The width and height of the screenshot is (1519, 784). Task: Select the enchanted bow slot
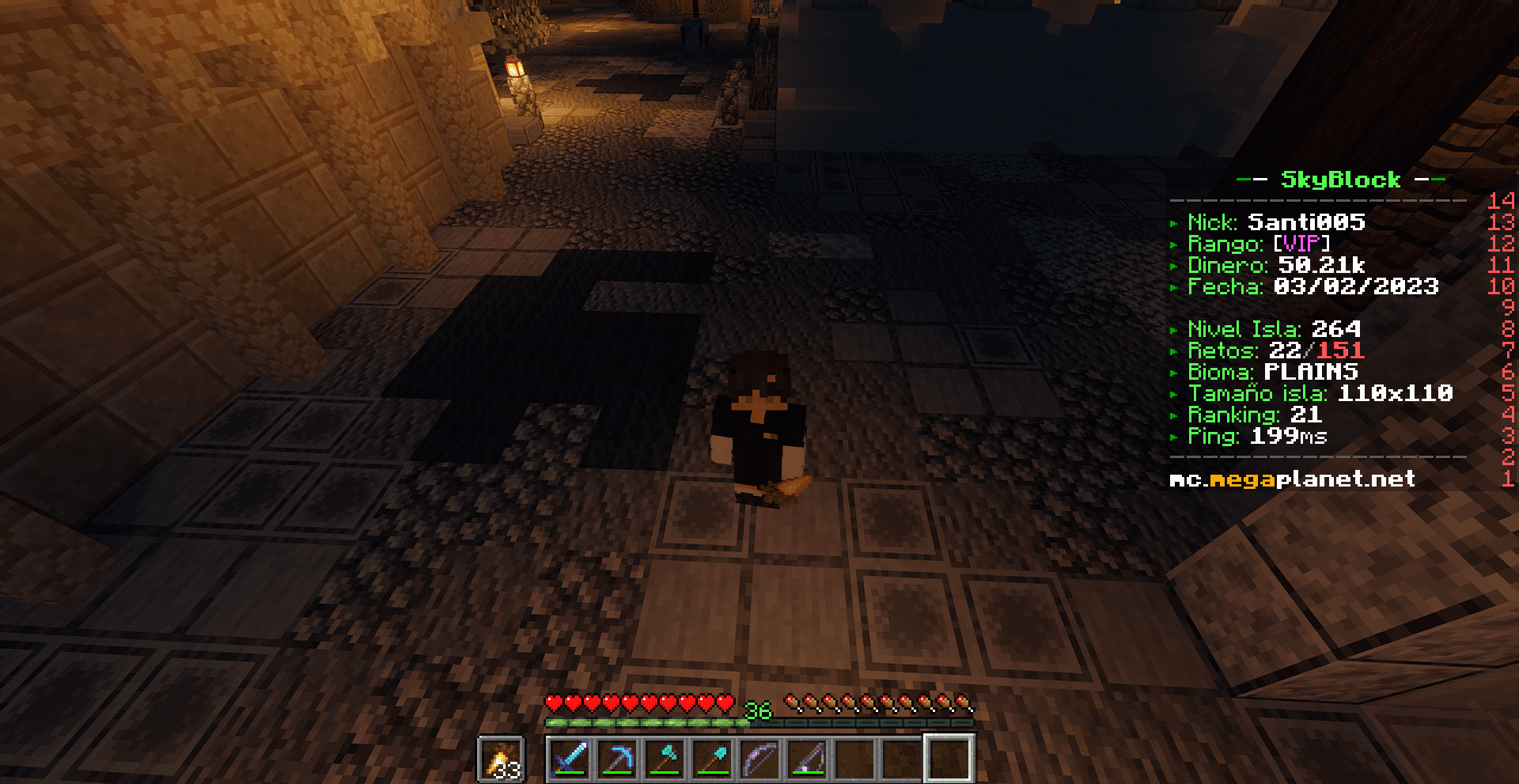(x=759, y=758)
